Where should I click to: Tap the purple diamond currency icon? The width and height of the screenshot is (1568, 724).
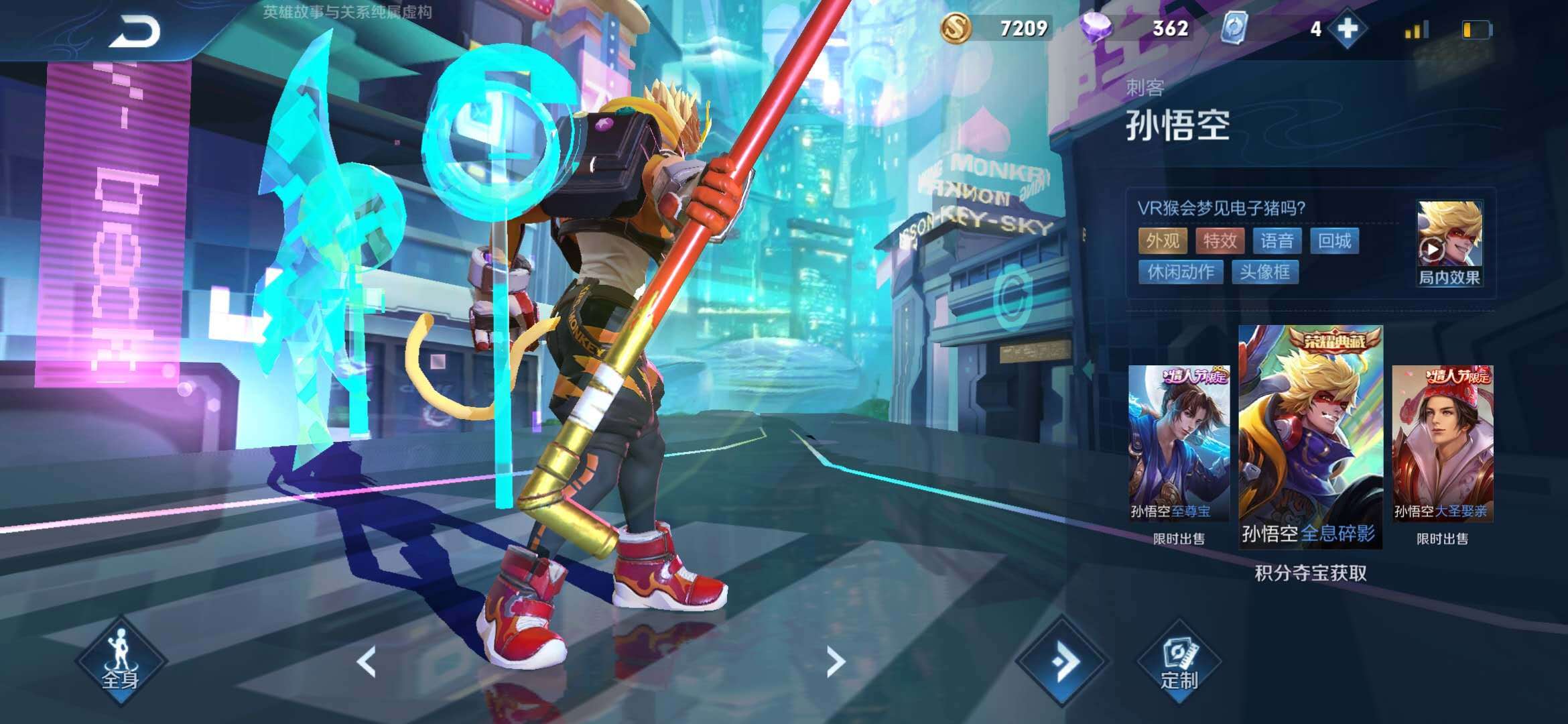pos(1096,29)
